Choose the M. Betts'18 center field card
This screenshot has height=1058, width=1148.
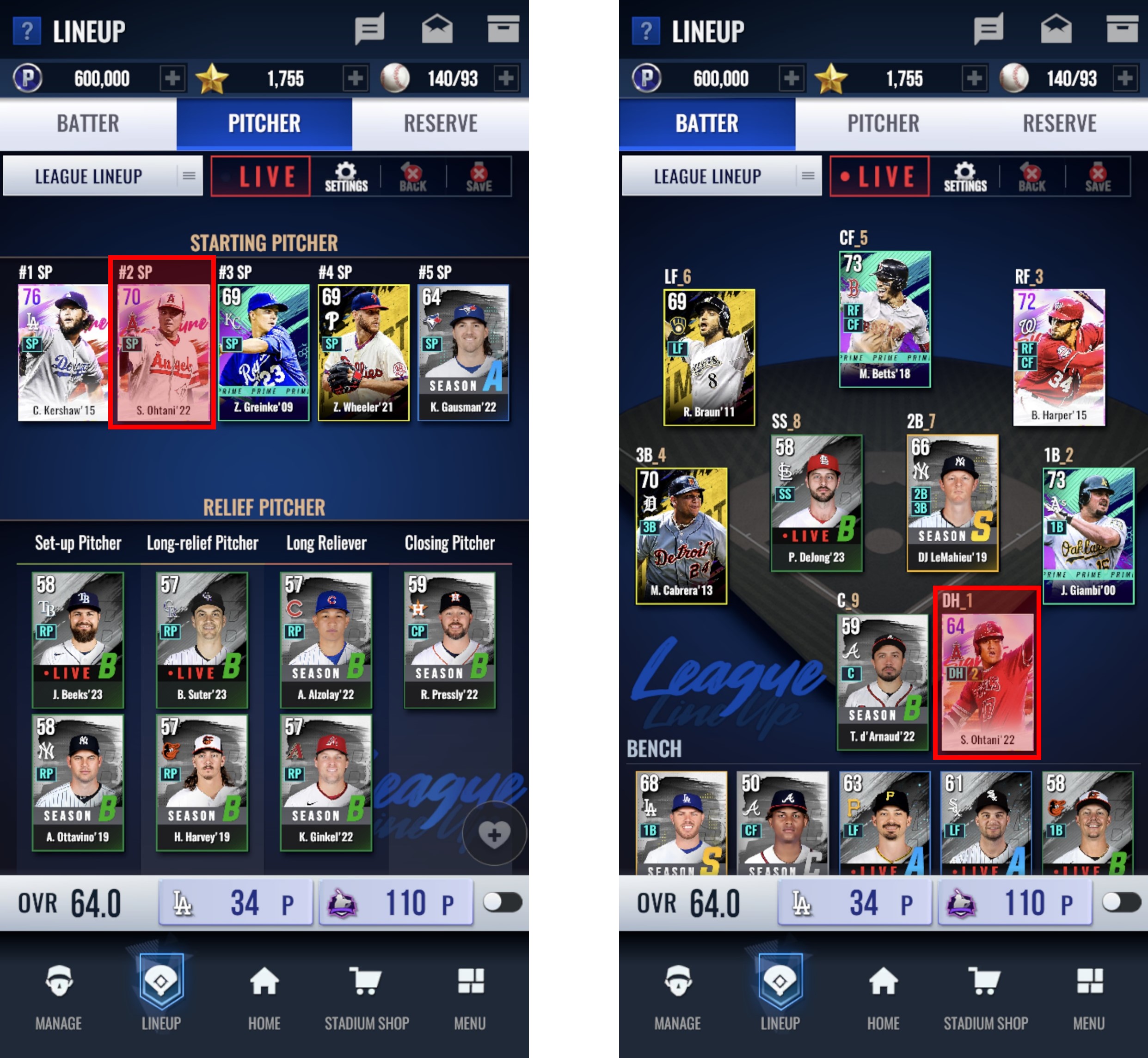click(x=884, y=319)
